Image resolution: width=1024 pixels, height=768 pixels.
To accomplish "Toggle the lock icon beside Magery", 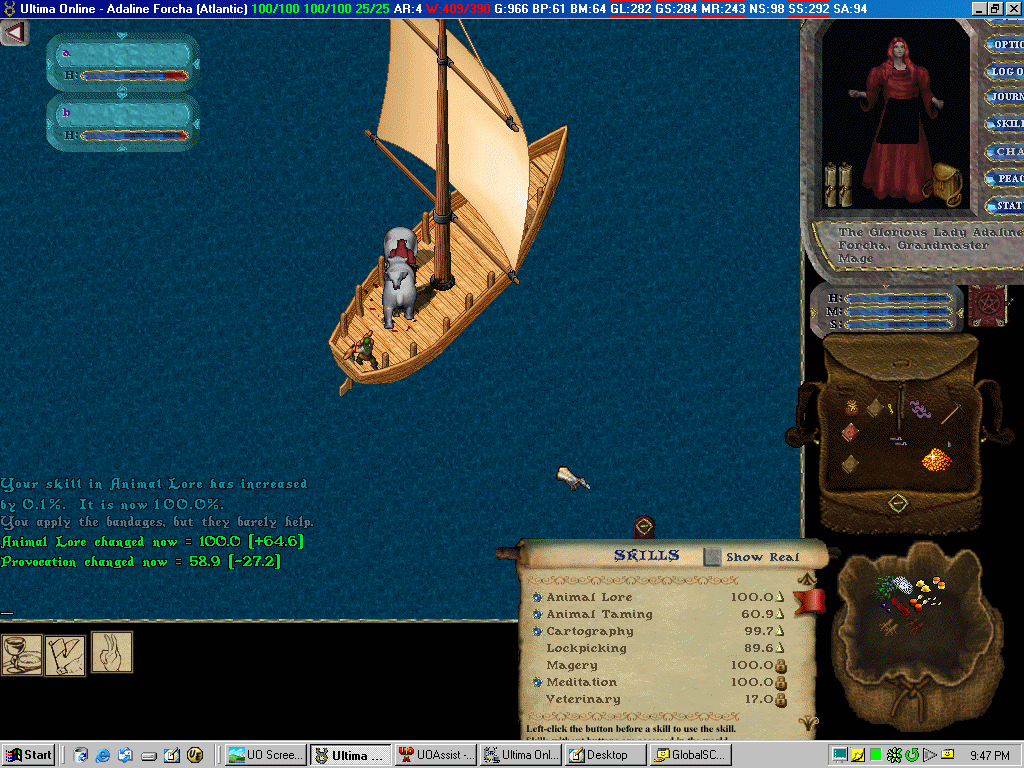I will coord(780,666).
